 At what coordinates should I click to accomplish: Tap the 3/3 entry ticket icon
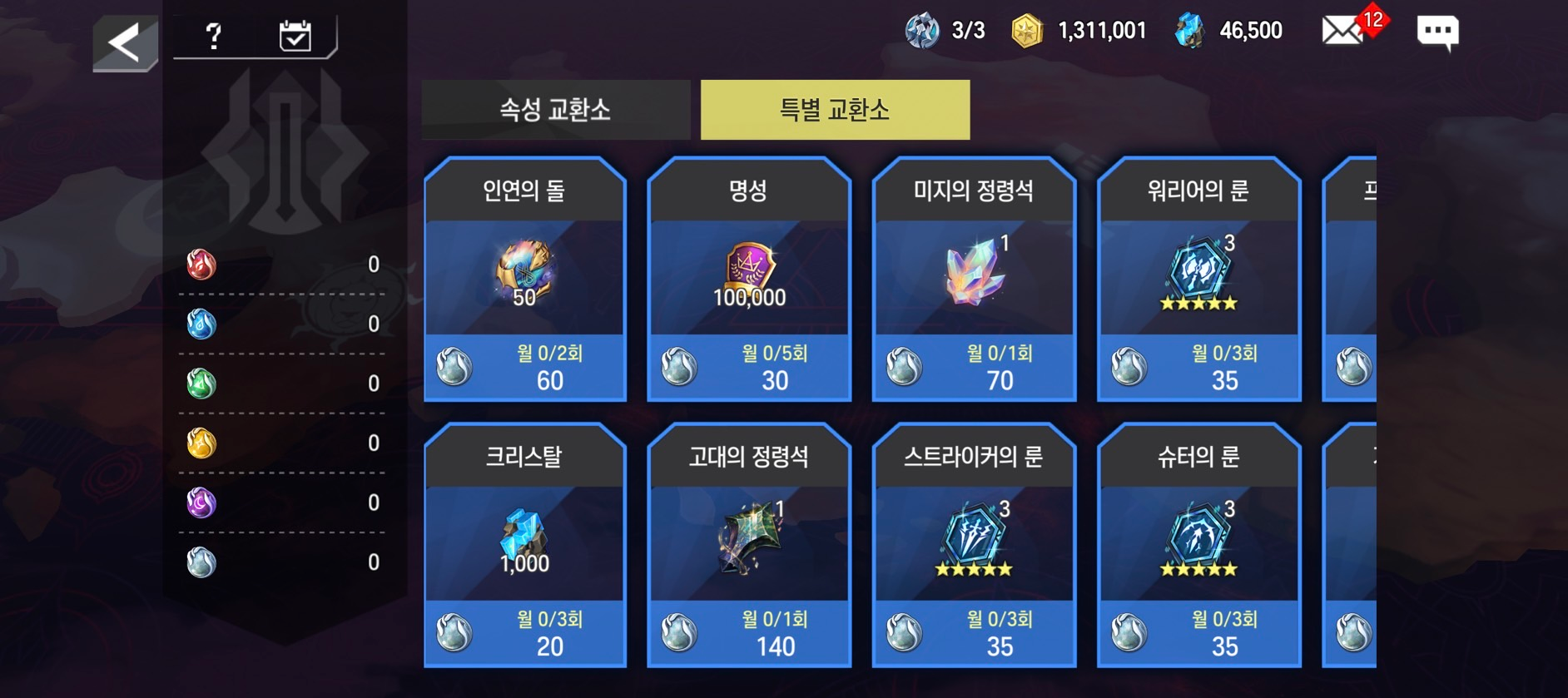click(x=922, y=31)
